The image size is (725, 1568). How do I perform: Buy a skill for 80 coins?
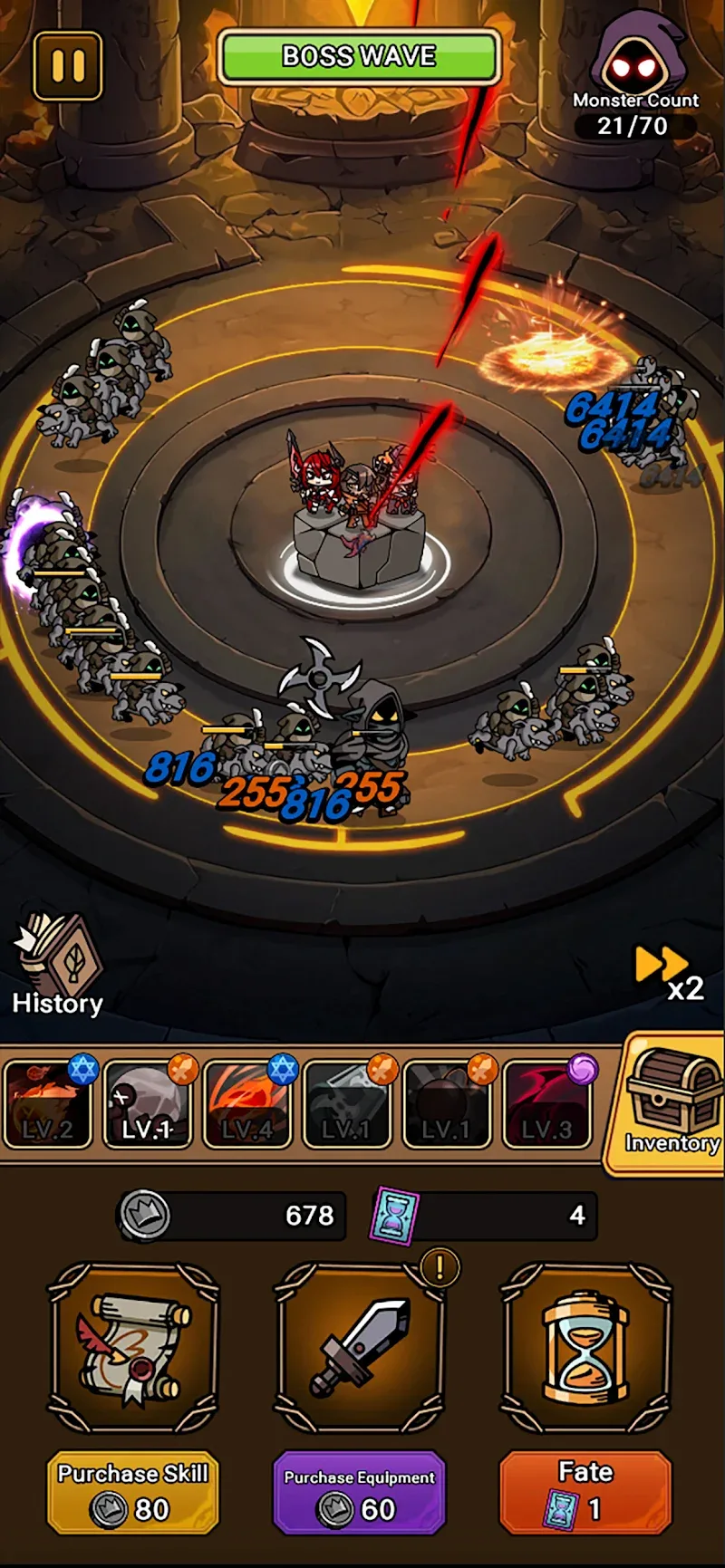point(133,1493)
